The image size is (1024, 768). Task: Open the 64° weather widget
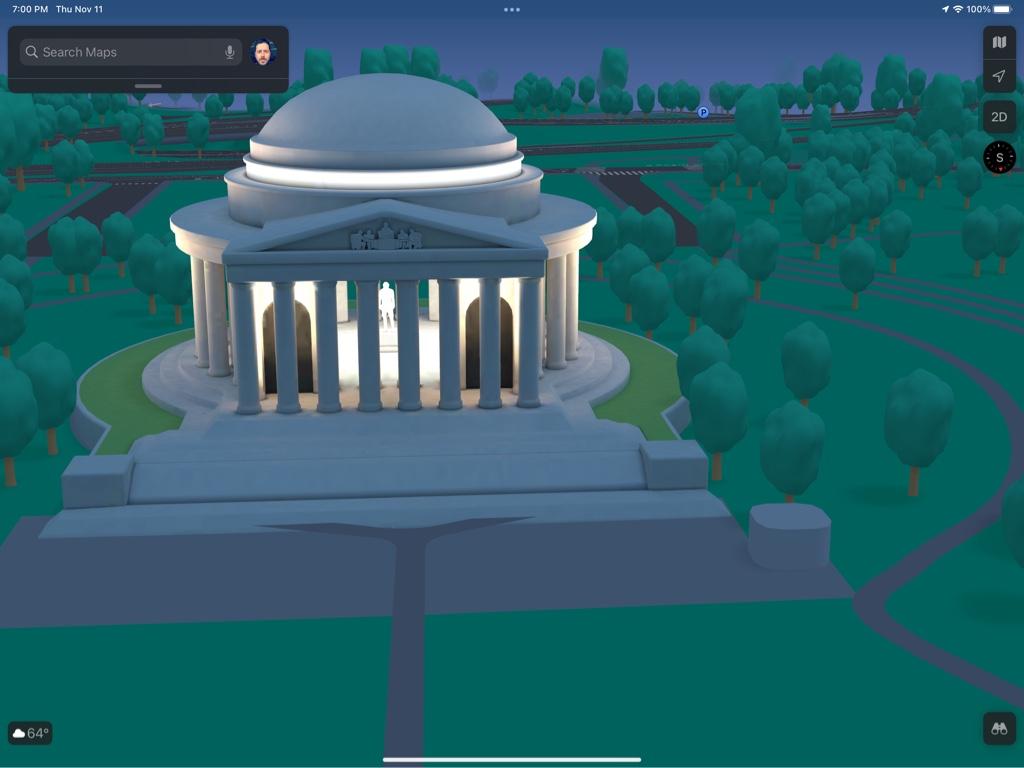pos(30,733)
